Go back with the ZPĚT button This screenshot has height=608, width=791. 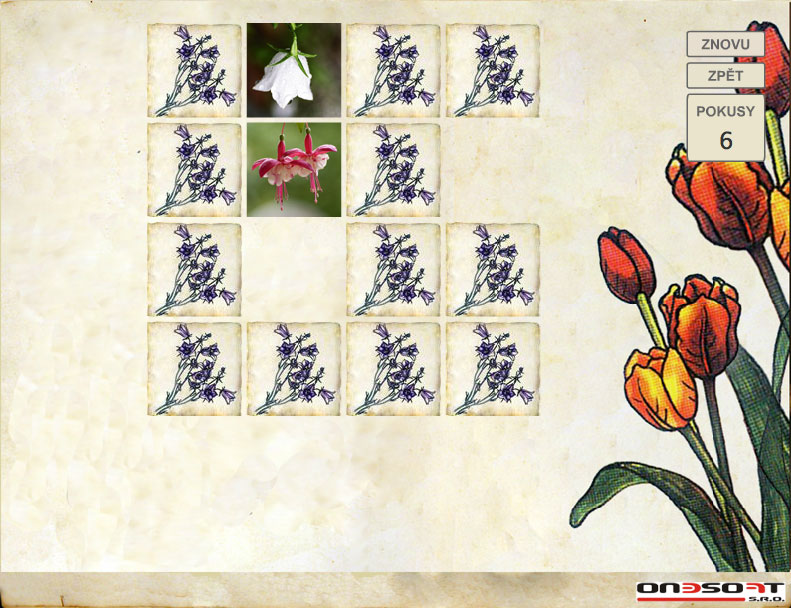(x=725, y=76)
